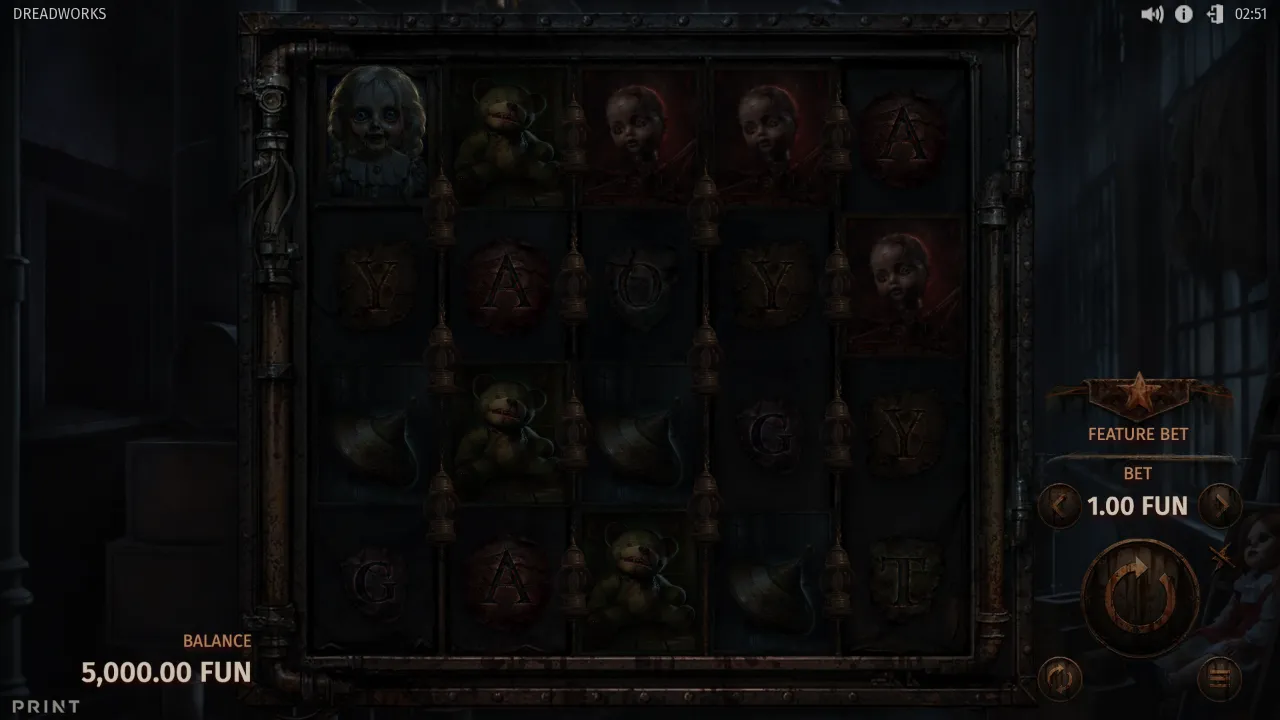
Task: Open the Feature Bet star button
Action: click(1138, 397)
